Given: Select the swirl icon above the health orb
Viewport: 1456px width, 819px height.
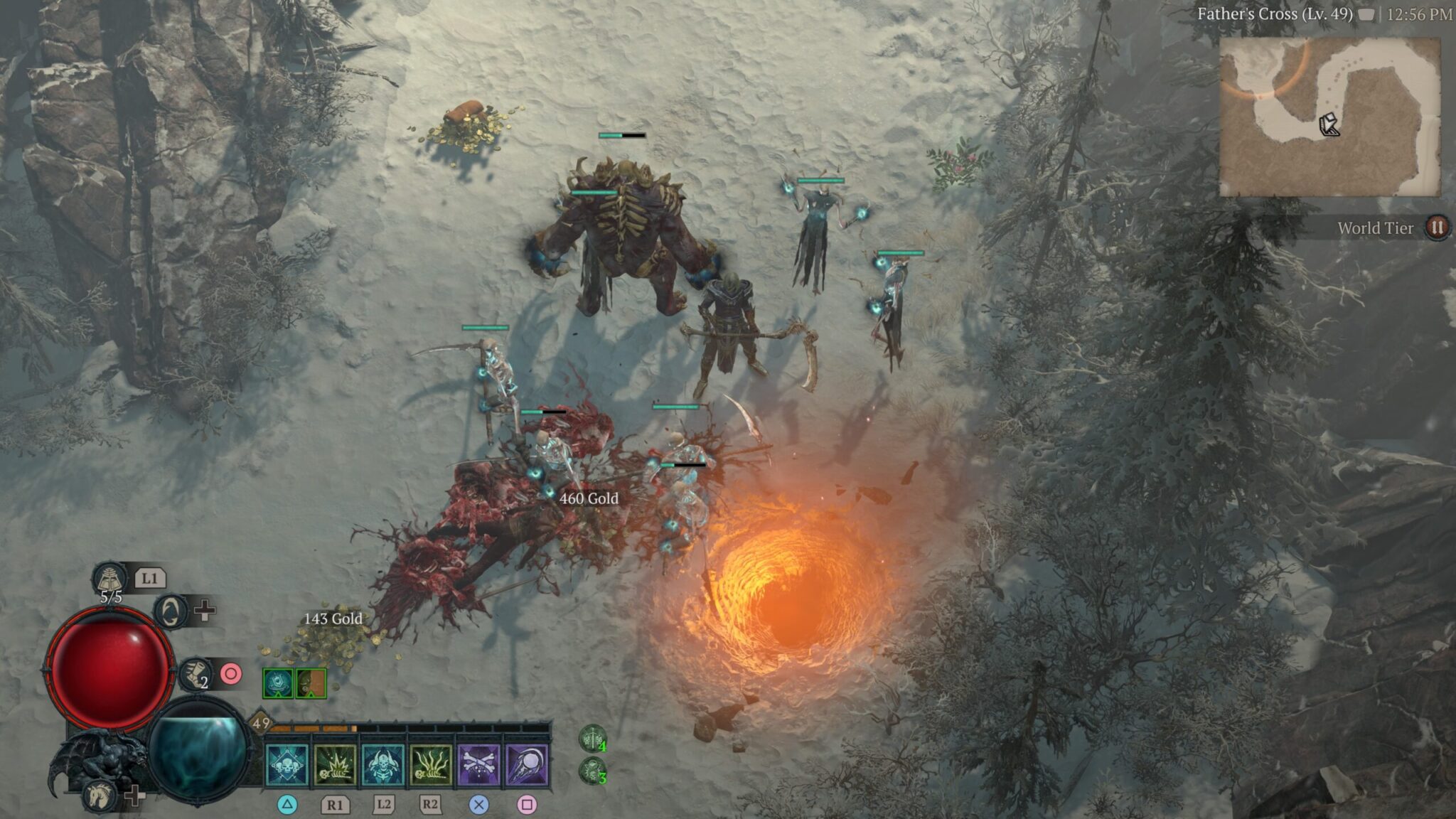Looking at the screenshot, I should 171,611.
